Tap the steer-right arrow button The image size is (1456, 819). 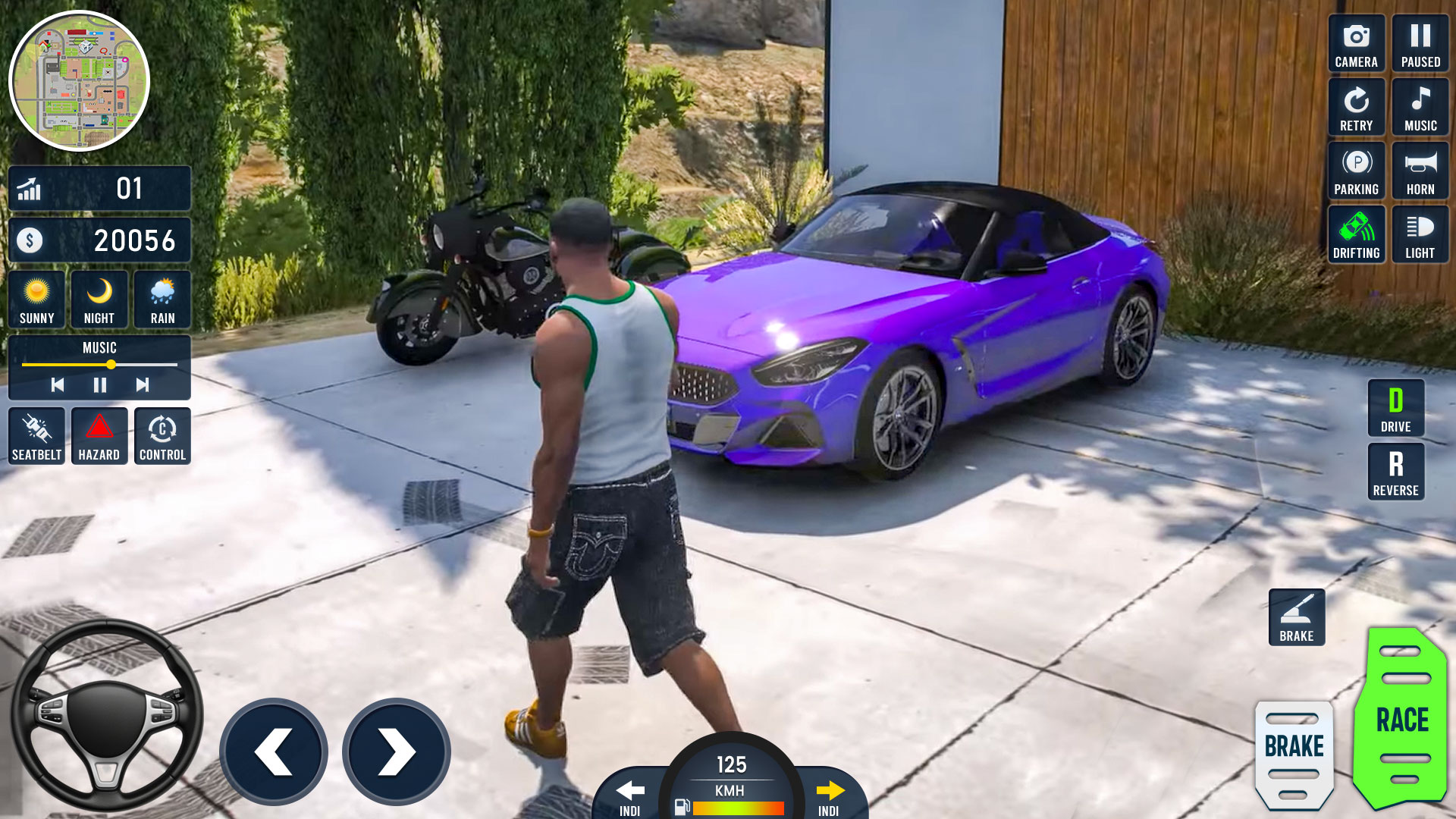tap(397, 752)
